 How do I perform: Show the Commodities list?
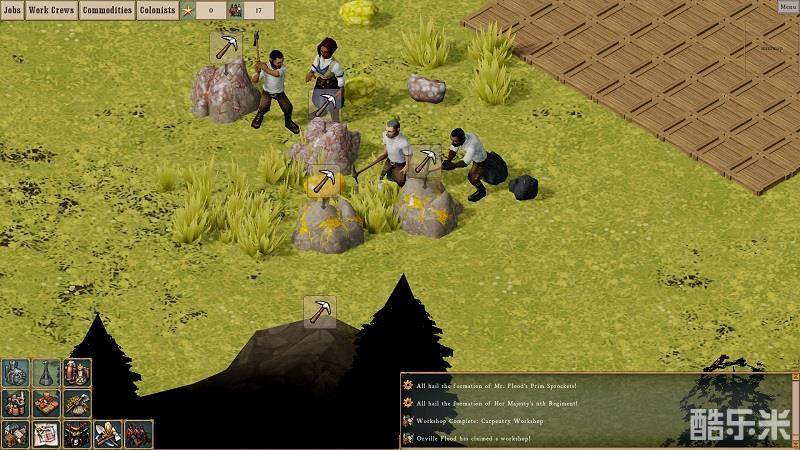click(x=107, y=10)
